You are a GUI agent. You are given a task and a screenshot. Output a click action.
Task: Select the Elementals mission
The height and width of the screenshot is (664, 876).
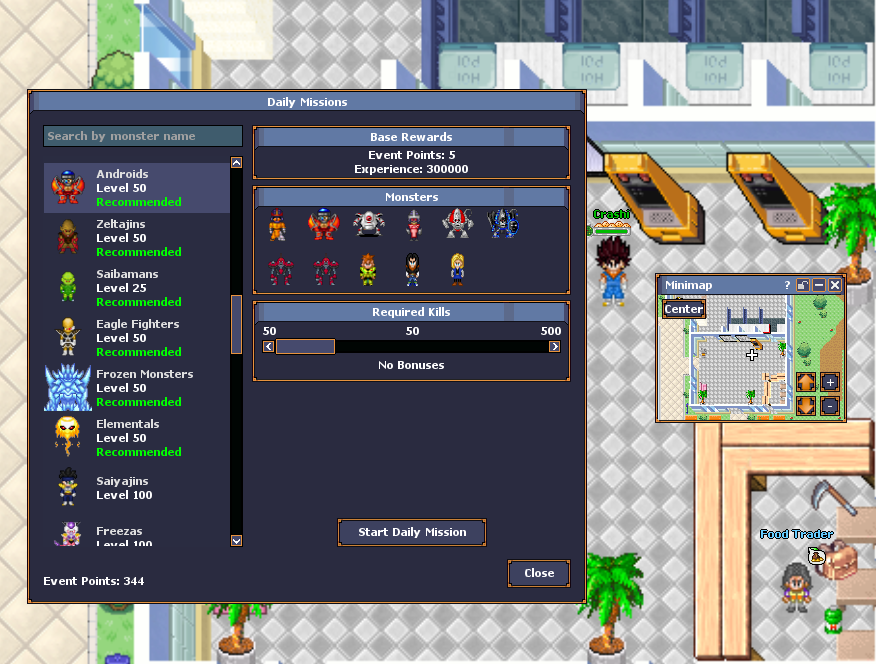[x=136, y=438]
